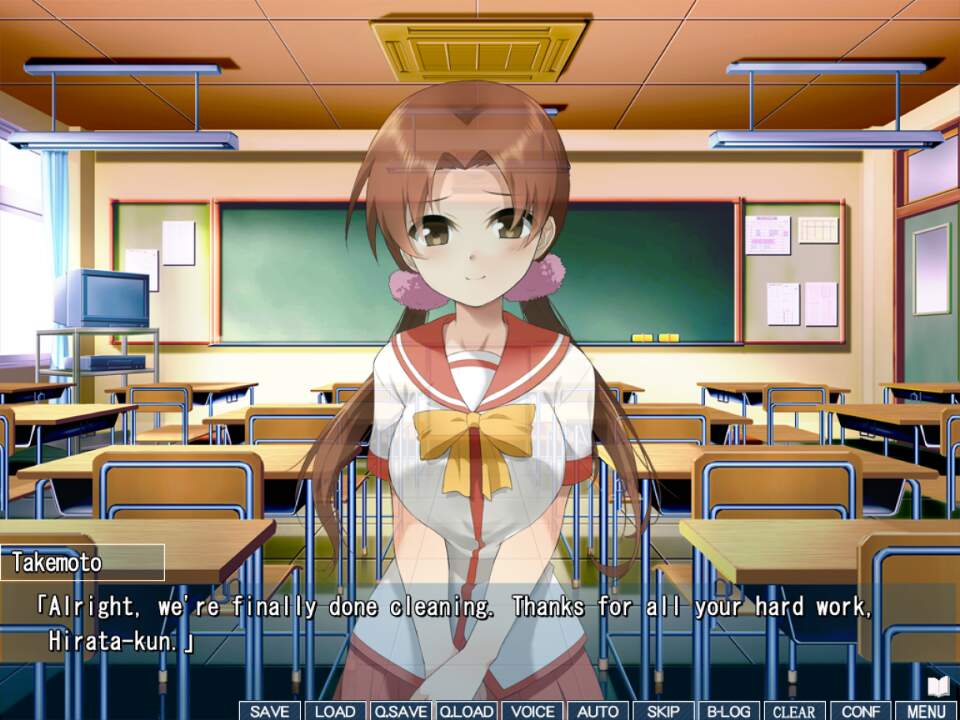
Task: Quick load with Q.LOAD
Action: coord(466,711)
